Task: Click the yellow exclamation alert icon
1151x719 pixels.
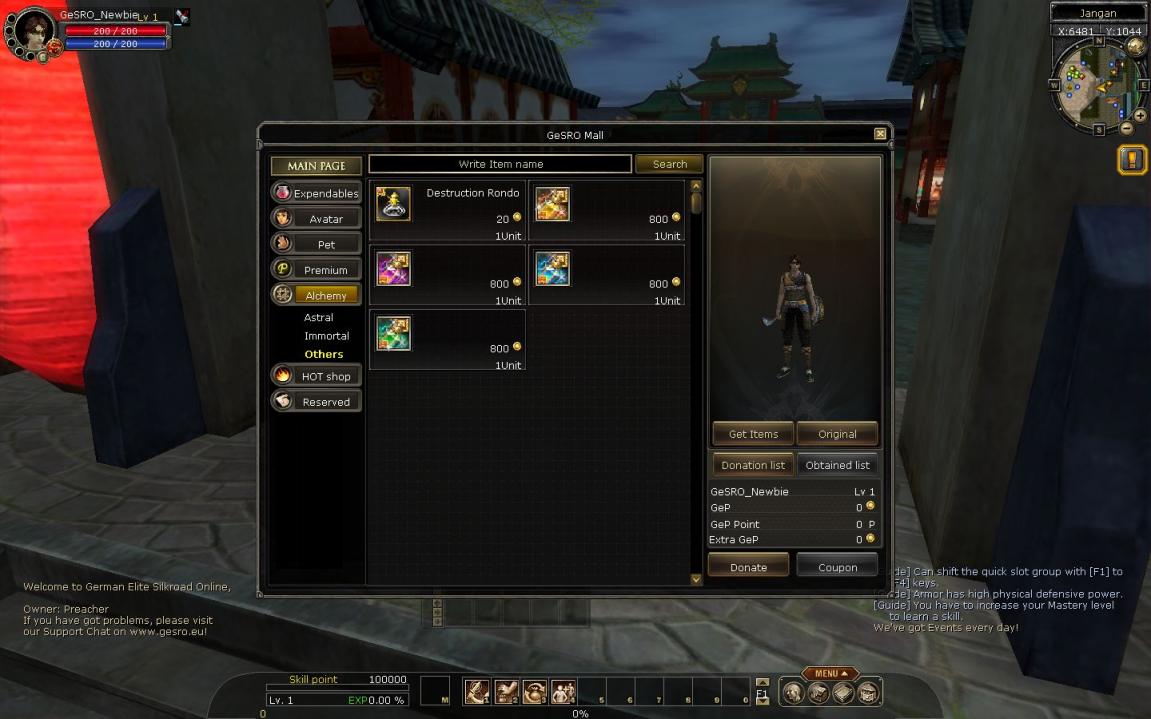Action: [x=1131, y=159]
